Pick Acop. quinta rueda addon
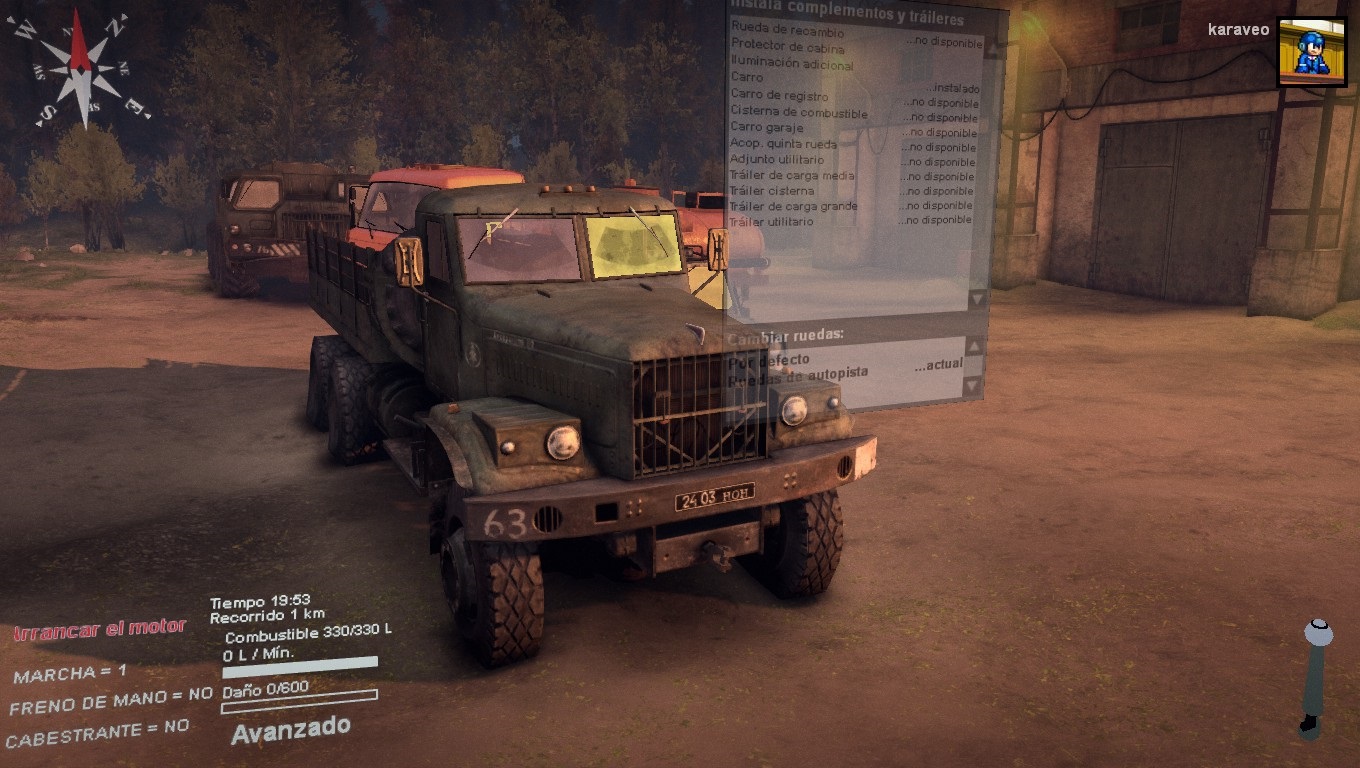Viewport: 1360px width, 768px height. 783,144
